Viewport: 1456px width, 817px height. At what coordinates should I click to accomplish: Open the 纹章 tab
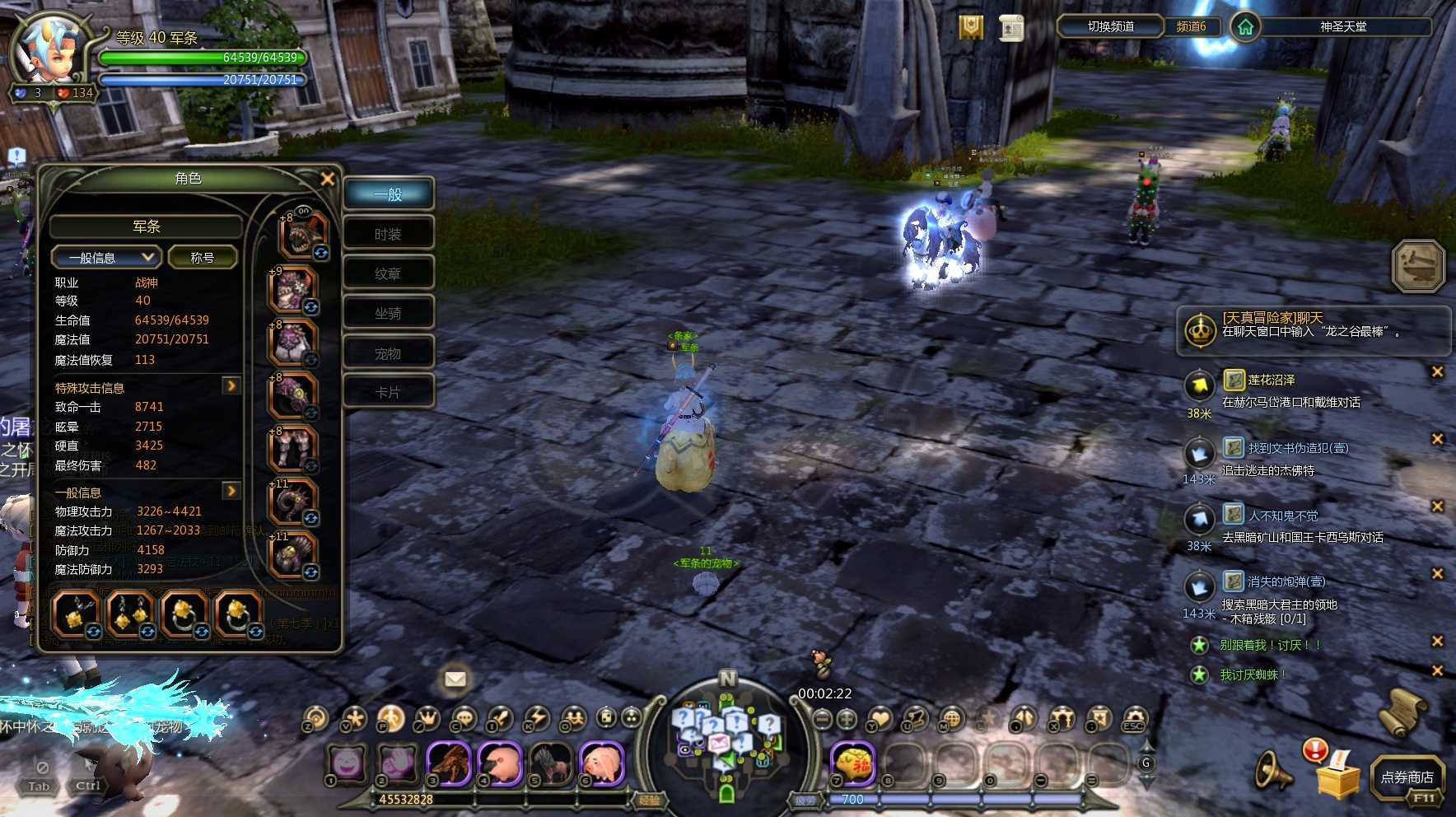[x=388, y=273]
